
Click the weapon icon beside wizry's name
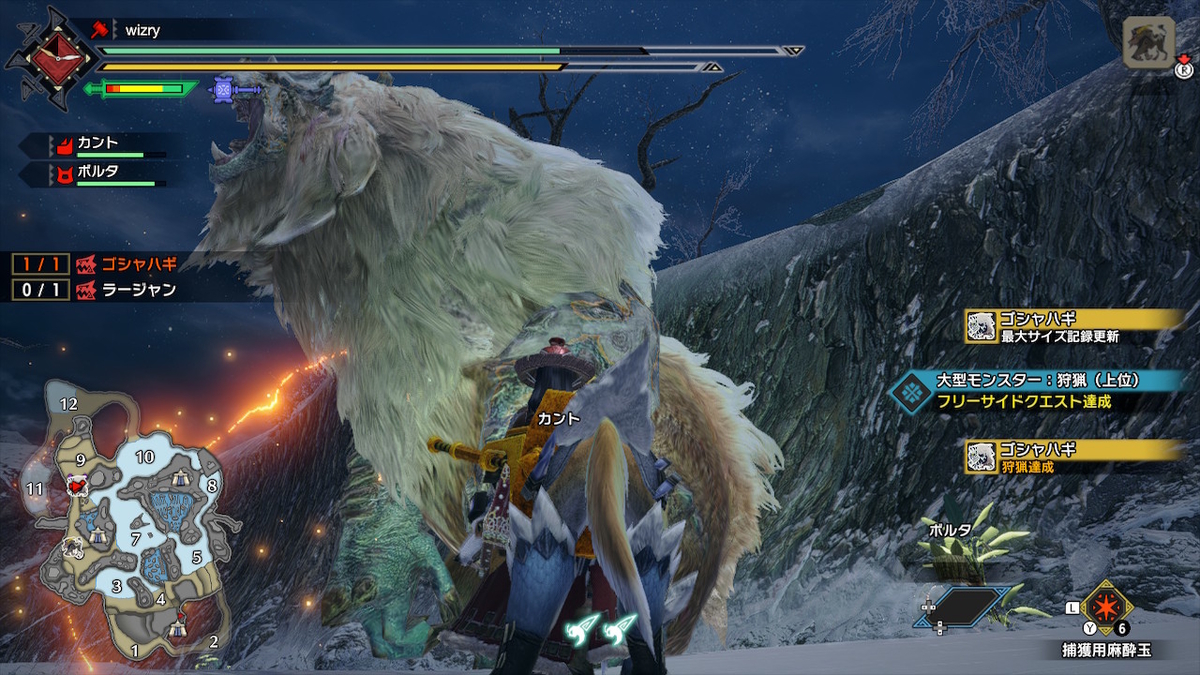click(x=98, y=30)
